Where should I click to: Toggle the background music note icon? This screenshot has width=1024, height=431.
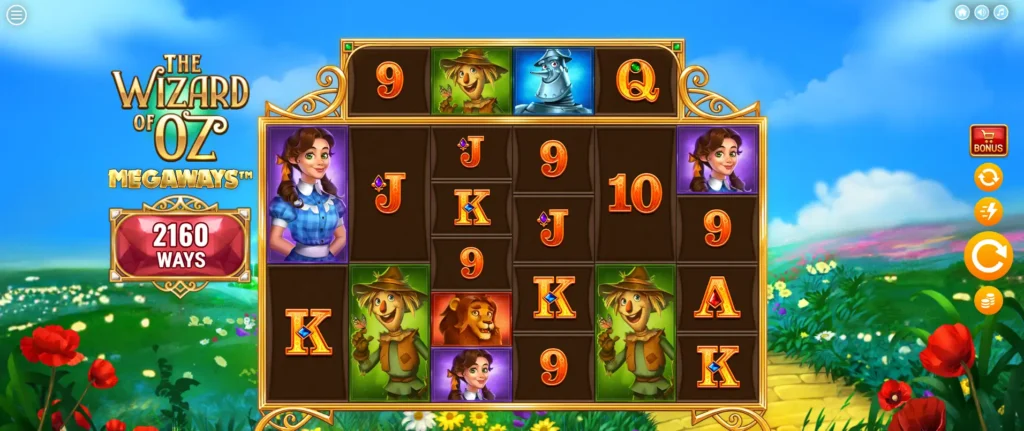coord(1001,12)
